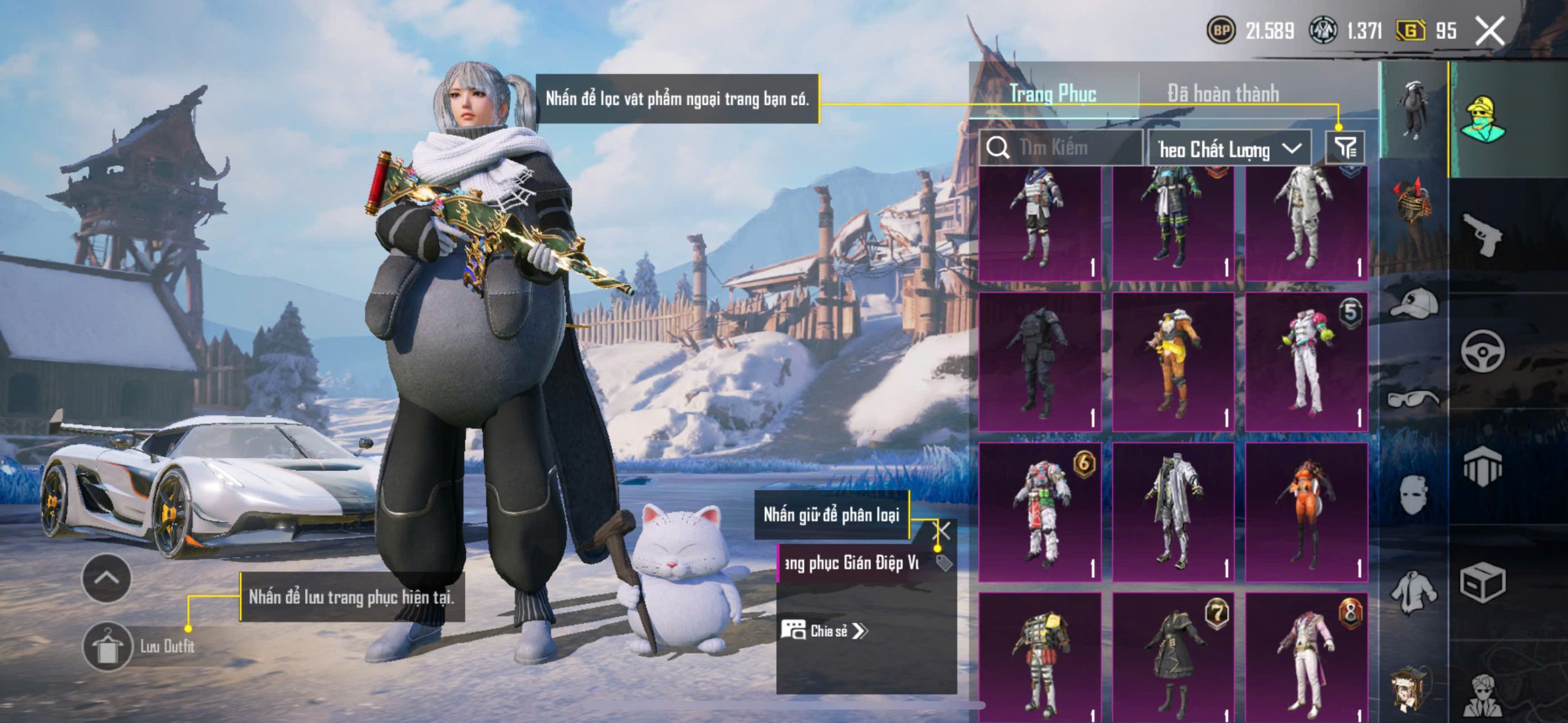The width and height of the screenshot is (1568, 723).
Task: Choose the orange fur-collar outfit tile
Action: tap(1173, 362)
